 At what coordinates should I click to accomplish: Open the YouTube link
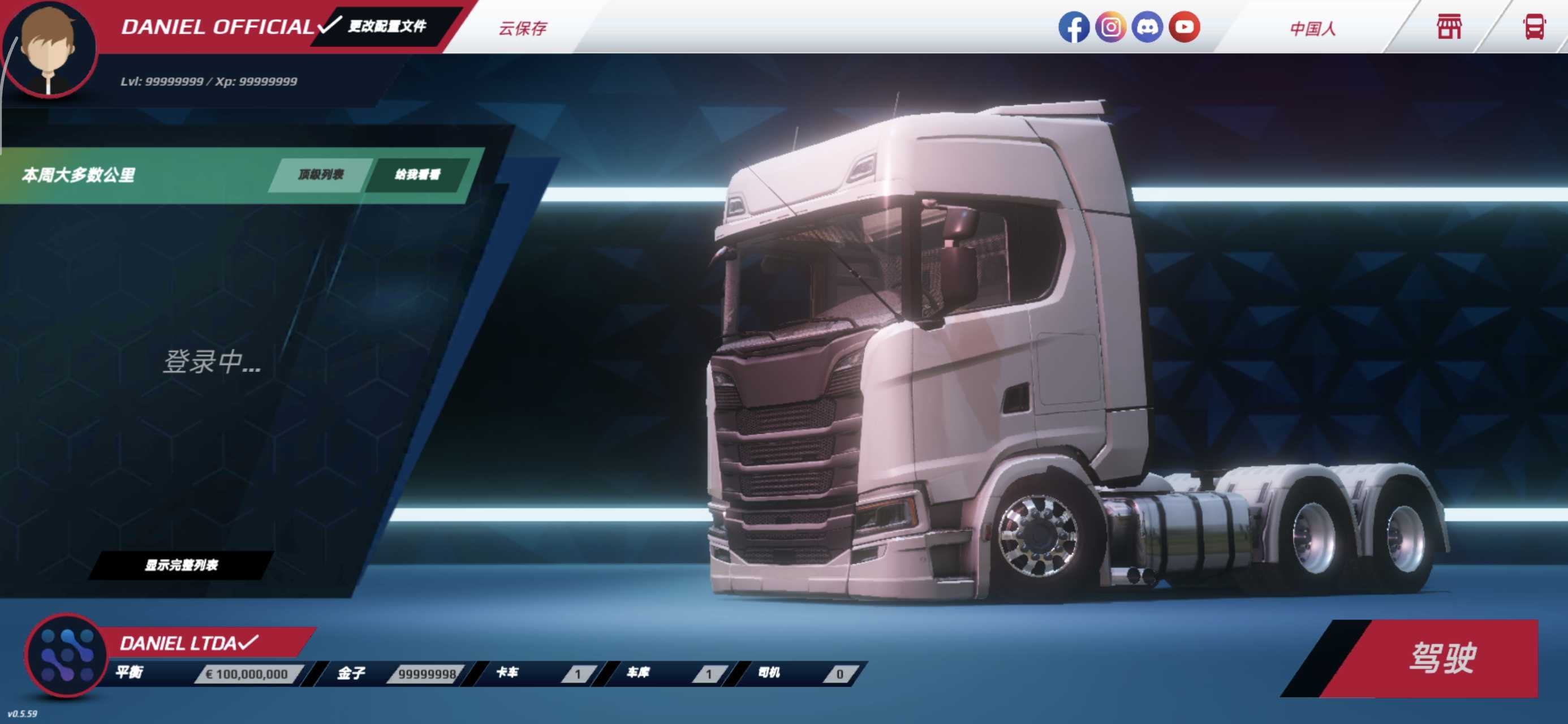pos(1184,27)
